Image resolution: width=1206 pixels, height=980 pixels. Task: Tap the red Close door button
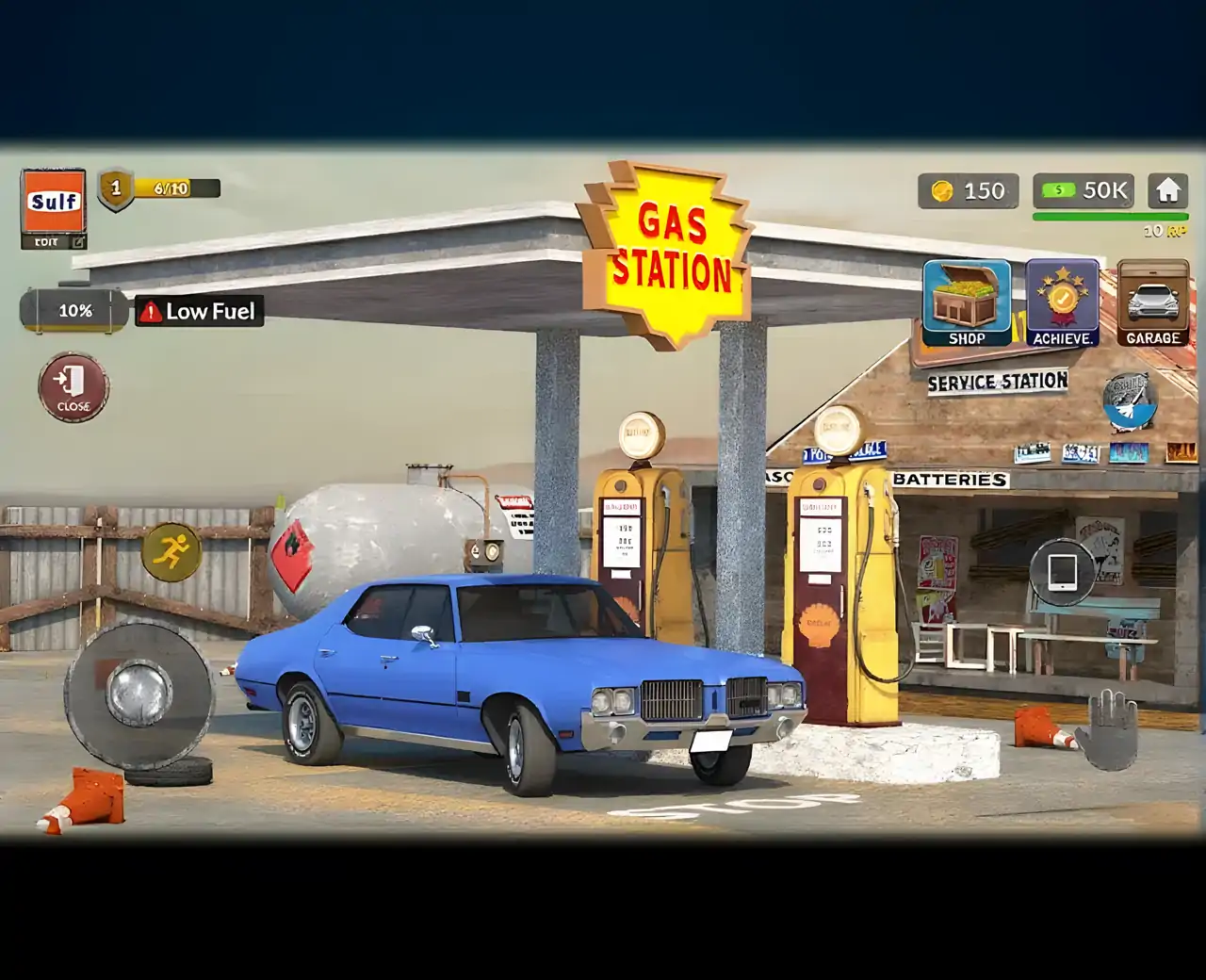coord(73,387)
